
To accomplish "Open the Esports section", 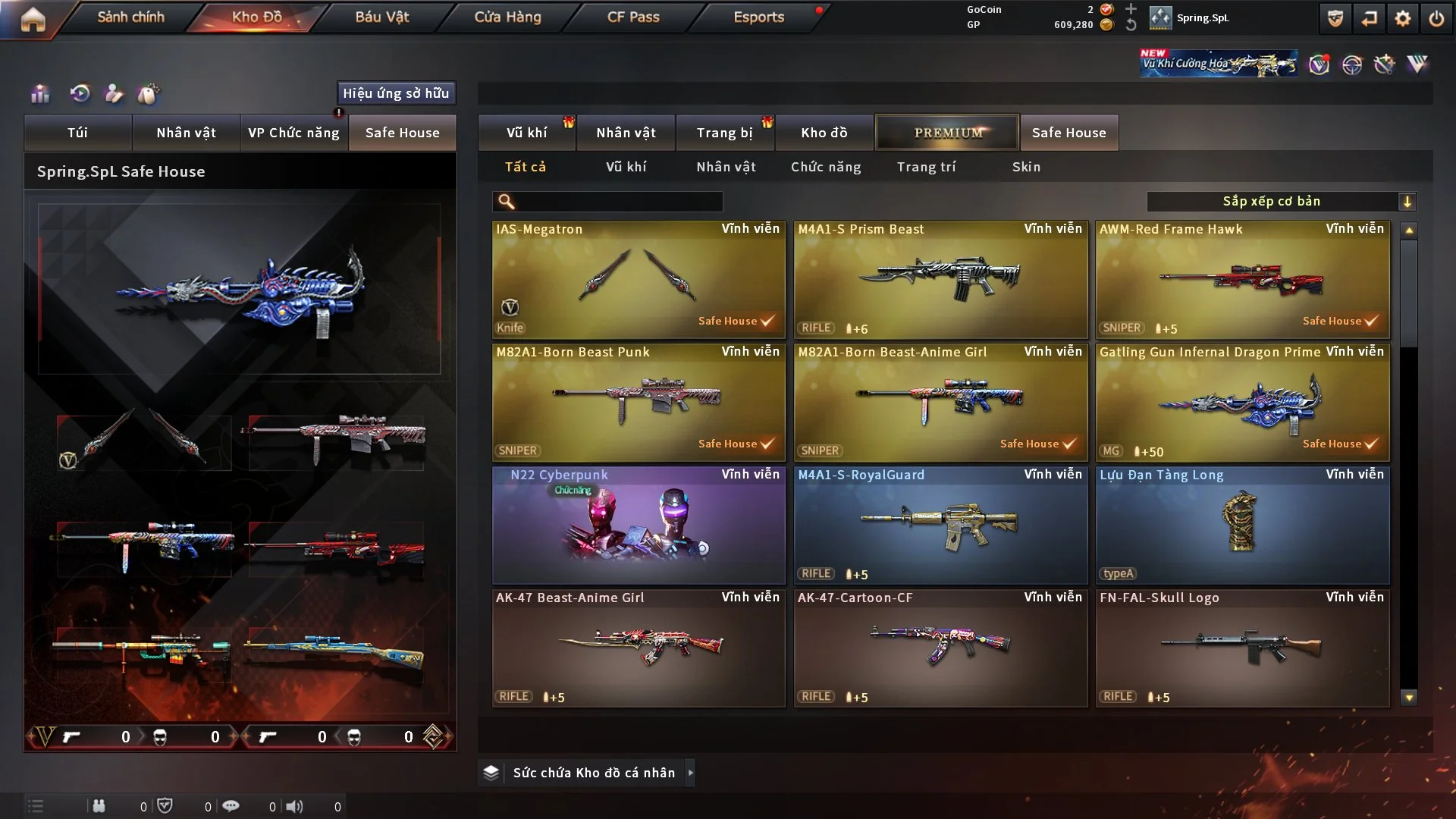I will (x=758, y=17).
